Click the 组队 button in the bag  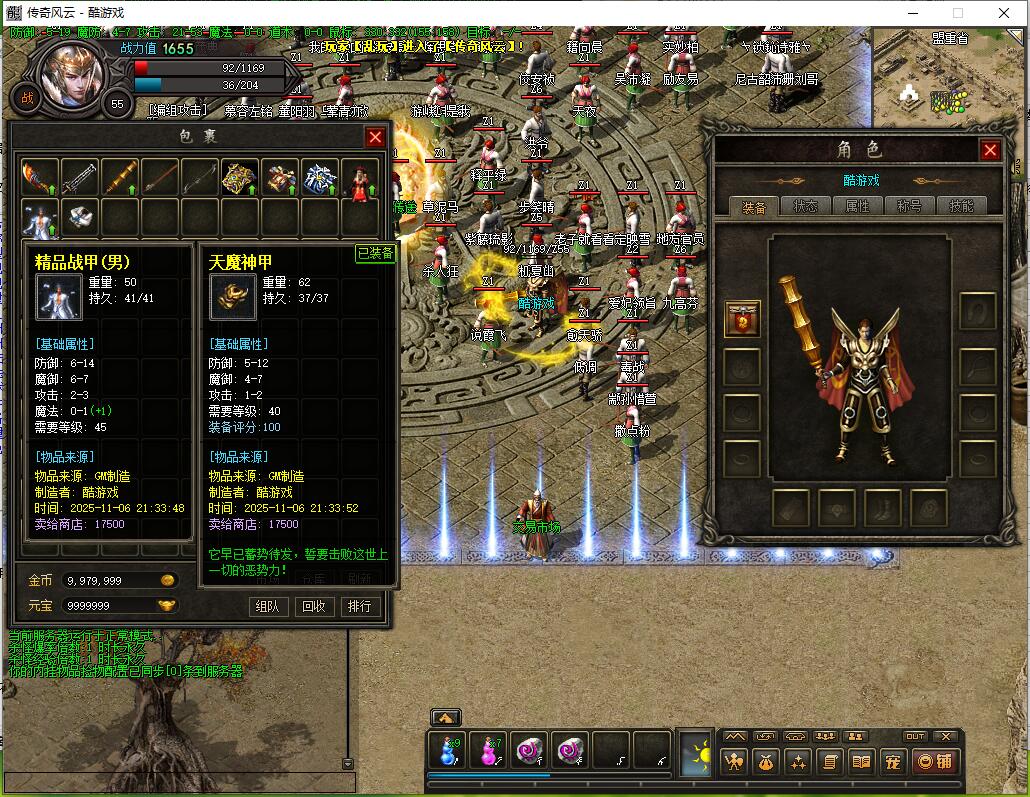[268, 606]
